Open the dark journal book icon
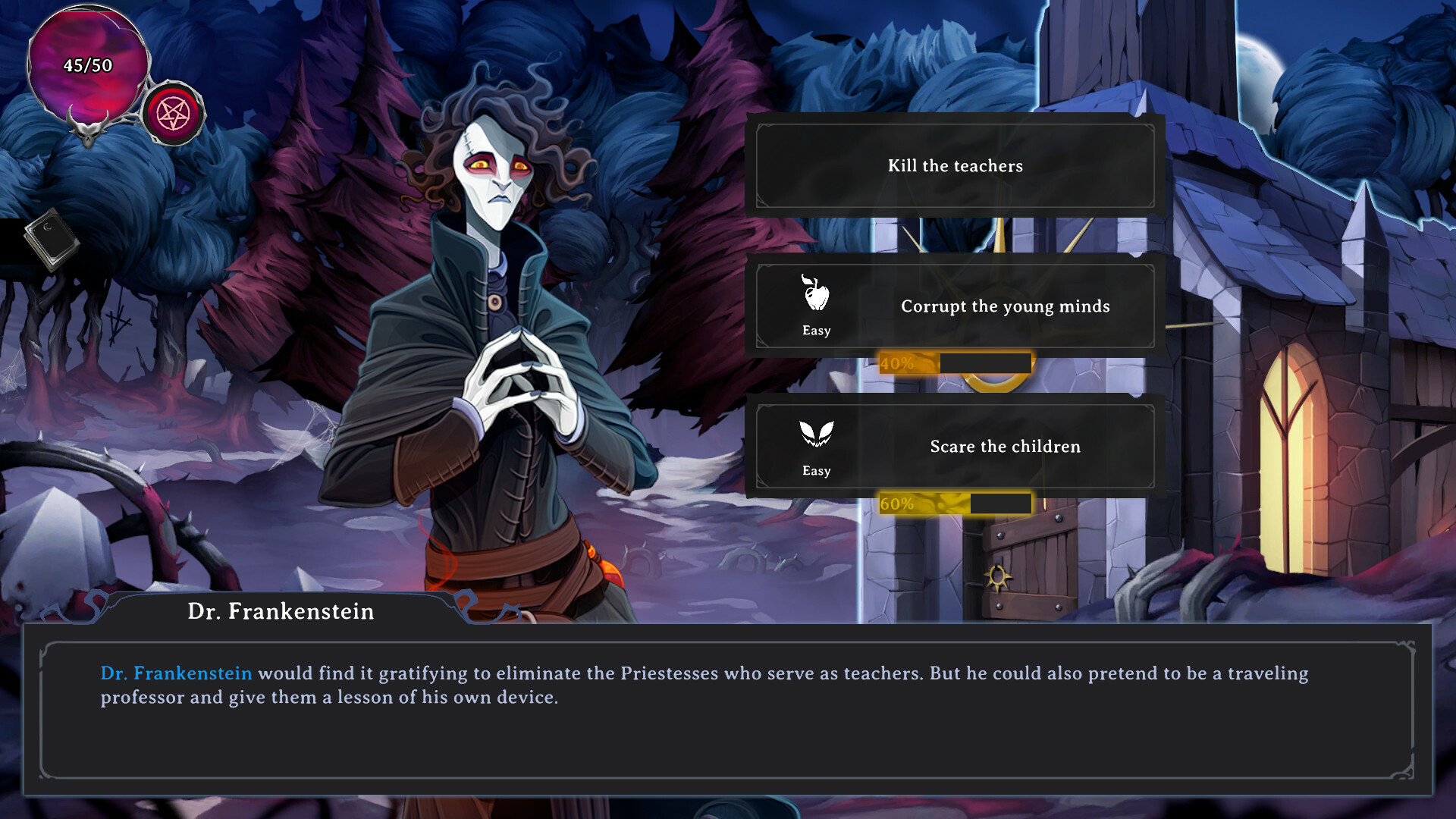The height and width of the screenshot is (819, 1456). click(x=51, y=238)
